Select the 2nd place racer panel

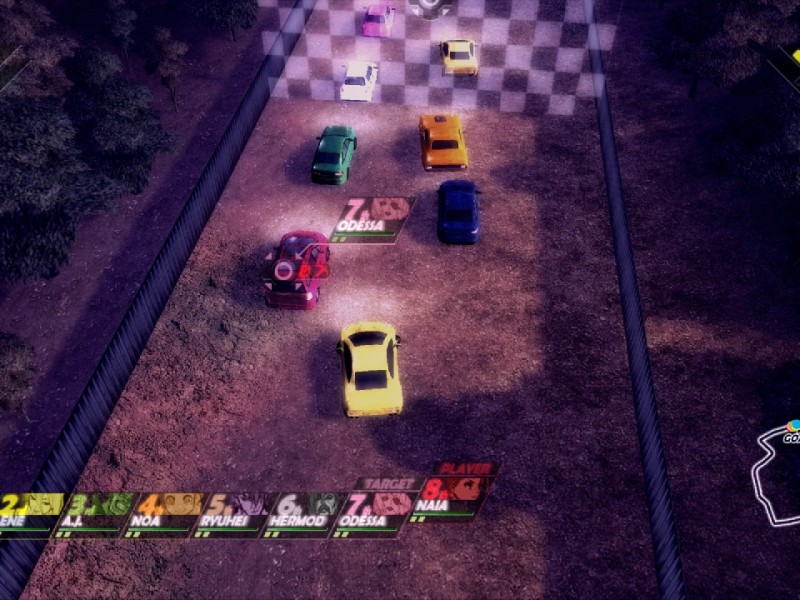(x=30, y=513)
